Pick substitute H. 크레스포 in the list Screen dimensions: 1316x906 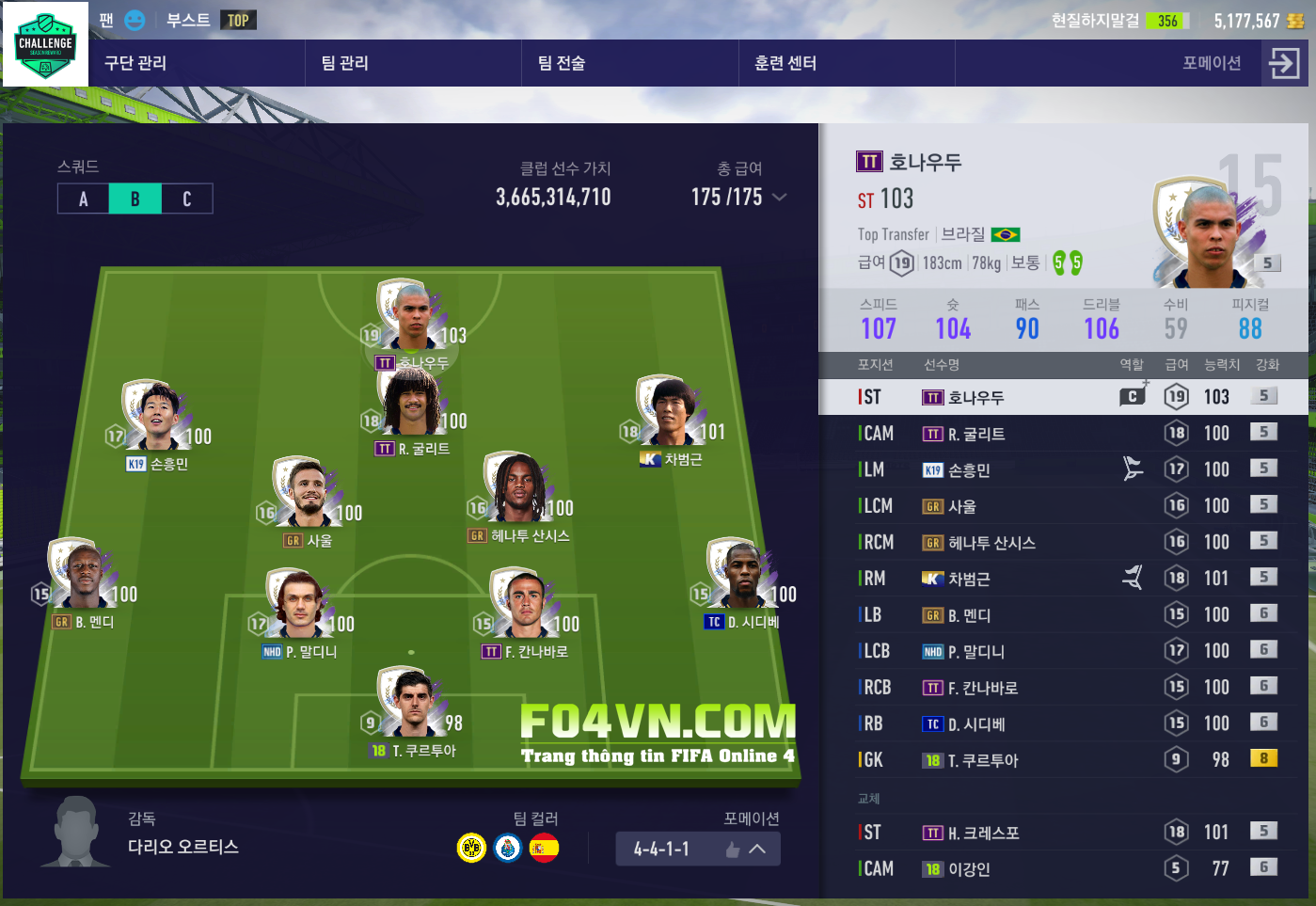pyautogui.click(x=1063, y=833)
